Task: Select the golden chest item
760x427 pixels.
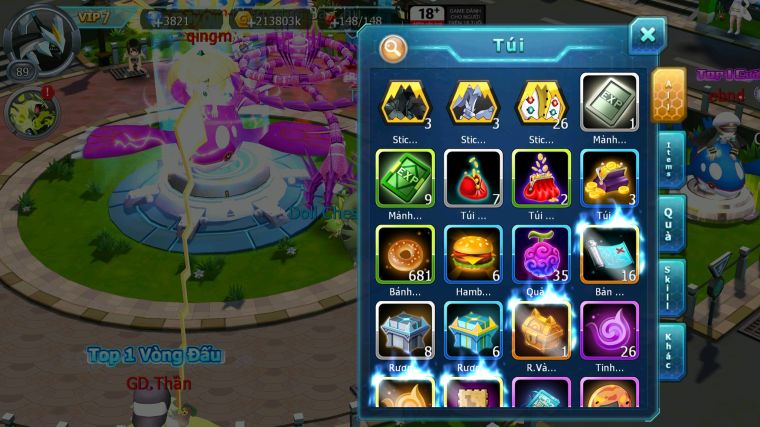Action: coord(541,328)
